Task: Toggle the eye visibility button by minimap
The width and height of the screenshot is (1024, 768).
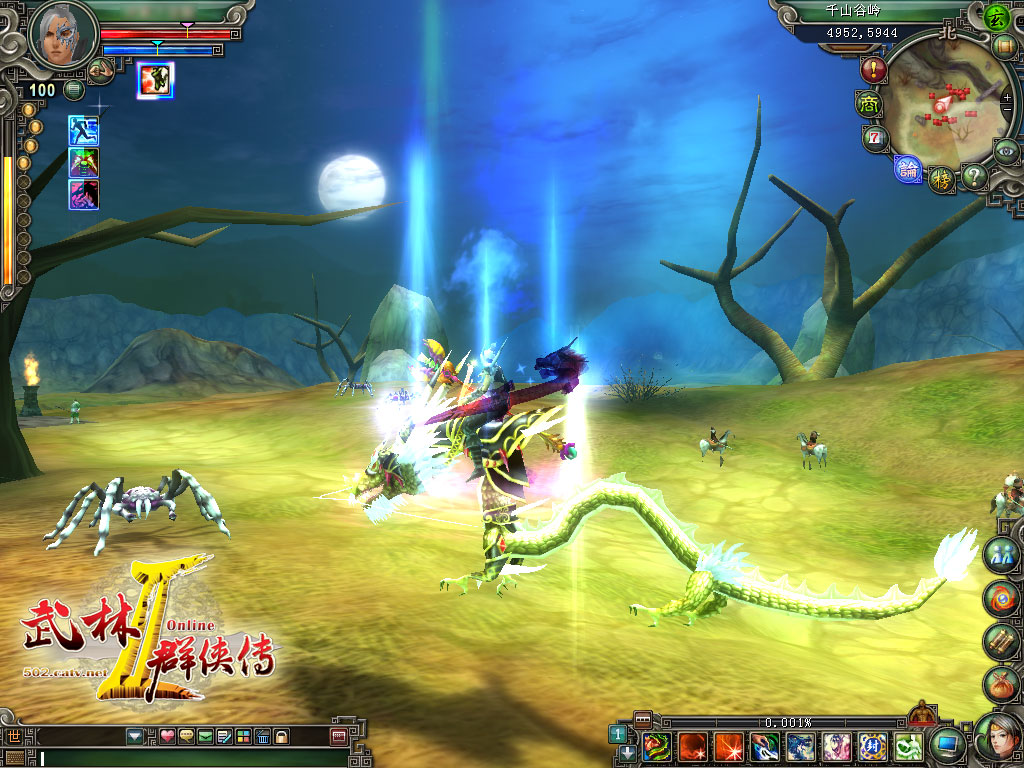Action: coord(1005,151)
